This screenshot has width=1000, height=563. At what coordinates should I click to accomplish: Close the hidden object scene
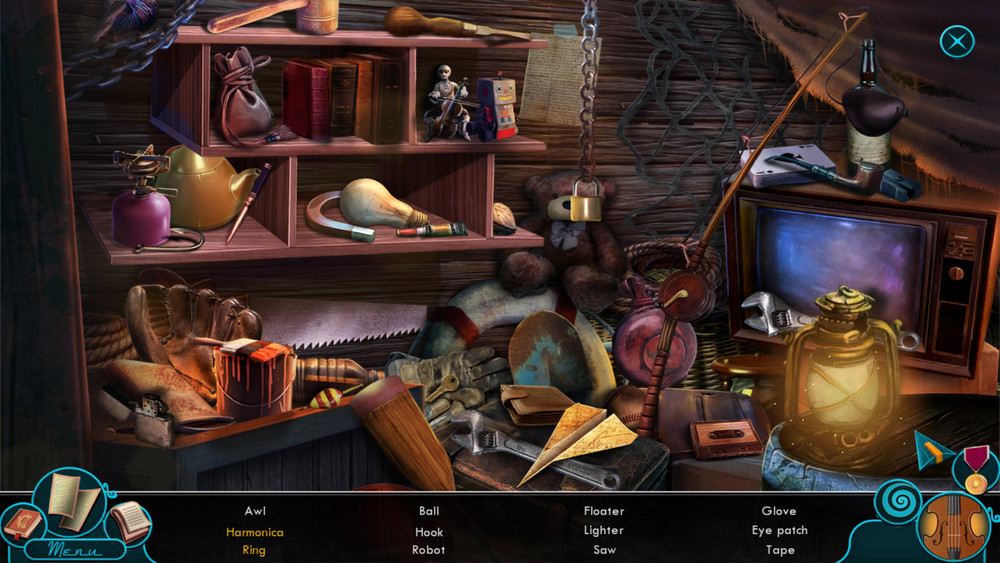pyautogui.click(x=957, y=41)
